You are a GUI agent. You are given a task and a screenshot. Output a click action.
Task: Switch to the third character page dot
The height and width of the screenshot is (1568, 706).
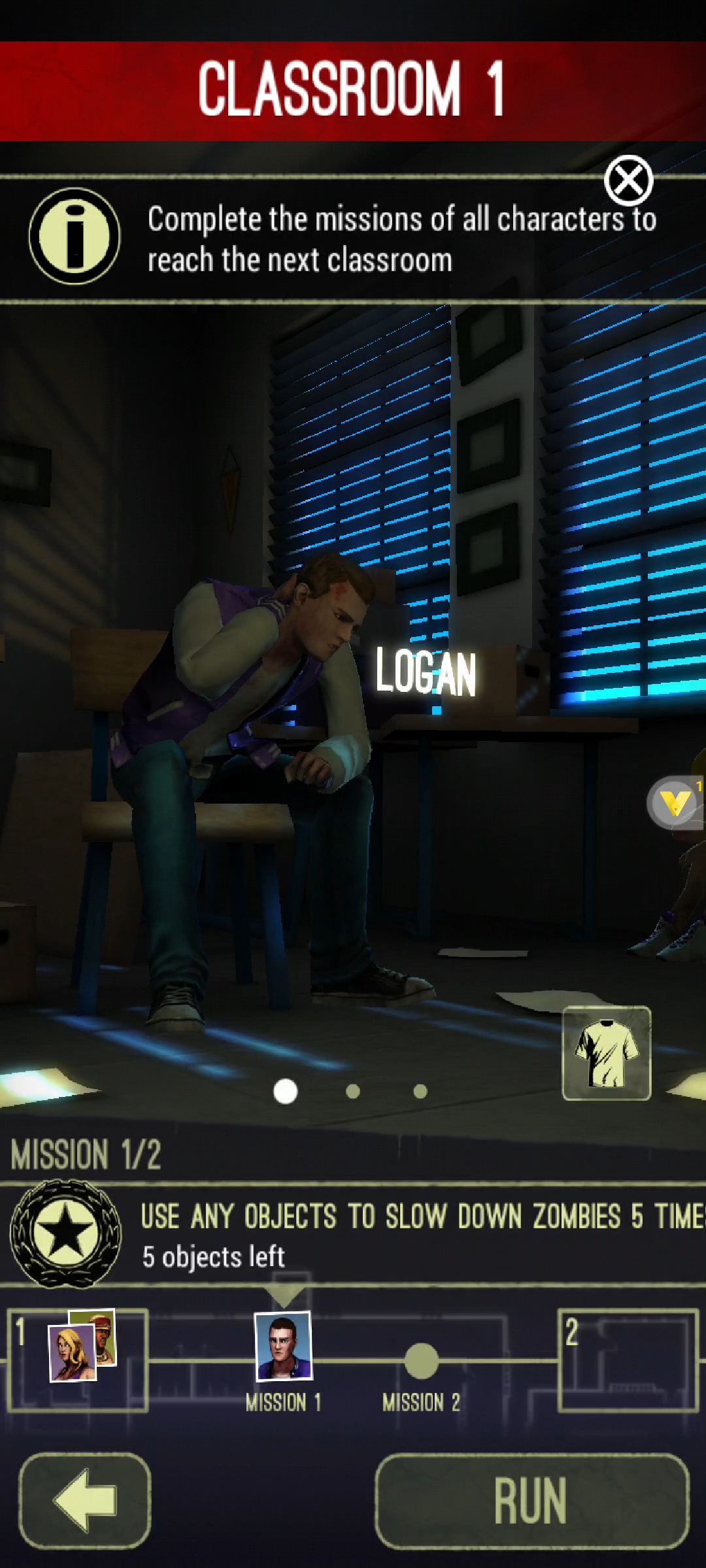[420, 1091]
